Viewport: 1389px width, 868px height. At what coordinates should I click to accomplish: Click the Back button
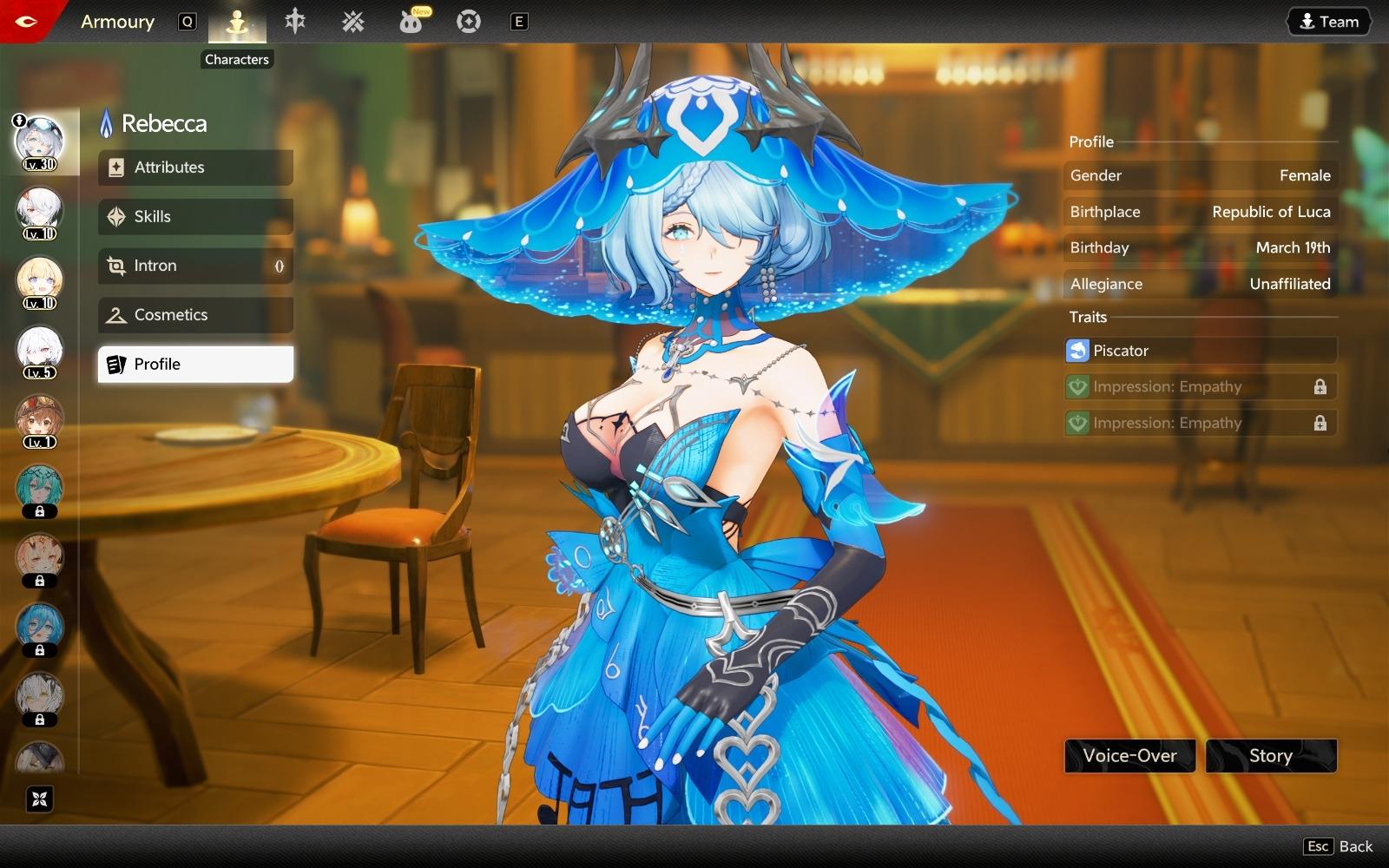click(1338, 846)
